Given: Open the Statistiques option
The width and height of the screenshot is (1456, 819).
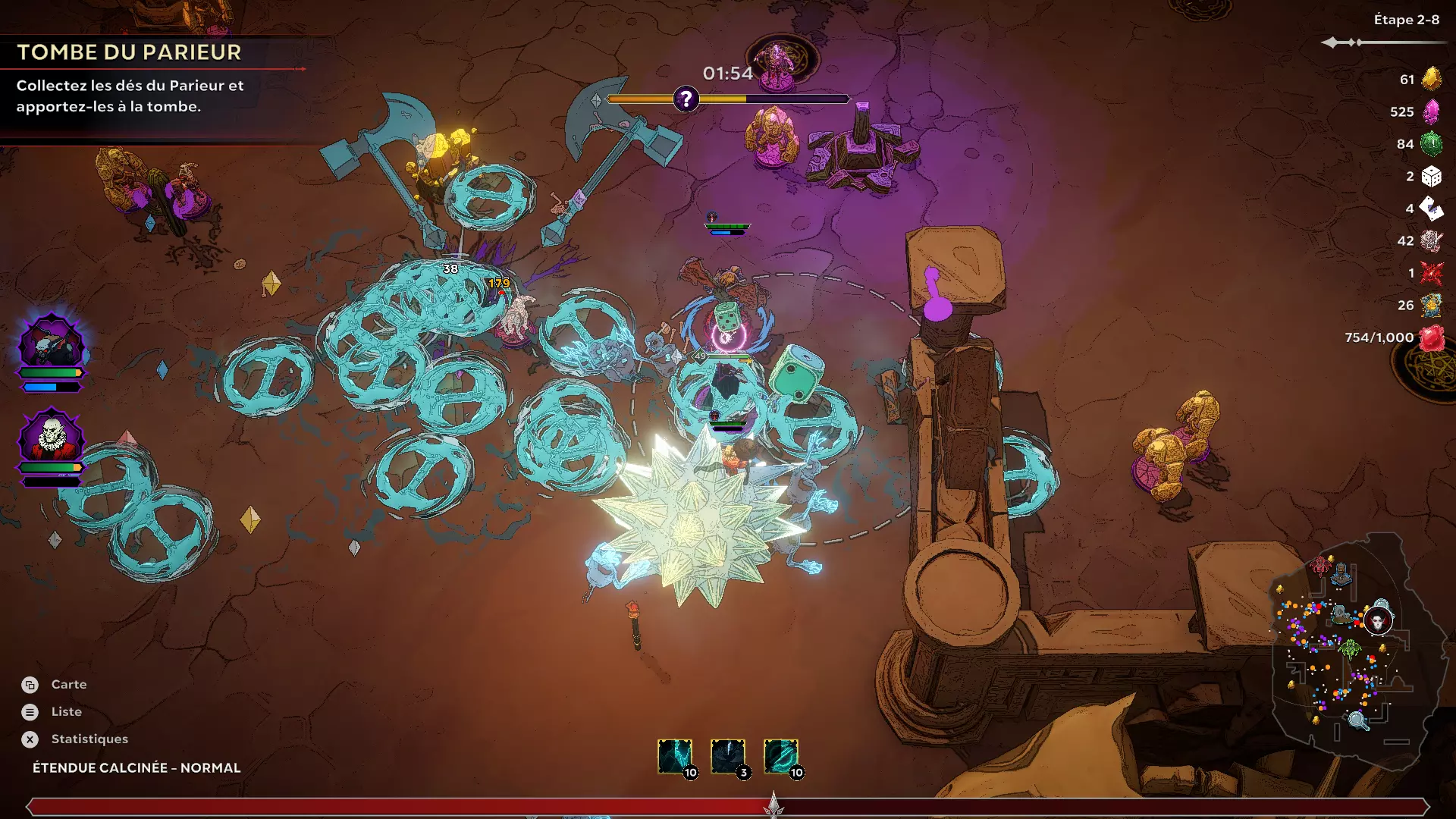Looking at the screenshot, I should point(89,739).
